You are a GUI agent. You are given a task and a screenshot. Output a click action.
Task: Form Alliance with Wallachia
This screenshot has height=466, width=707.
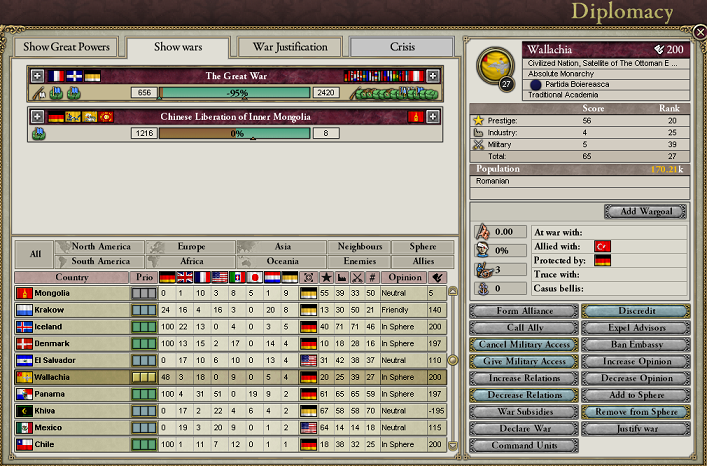pyautogui.click(x=524, y=311)
